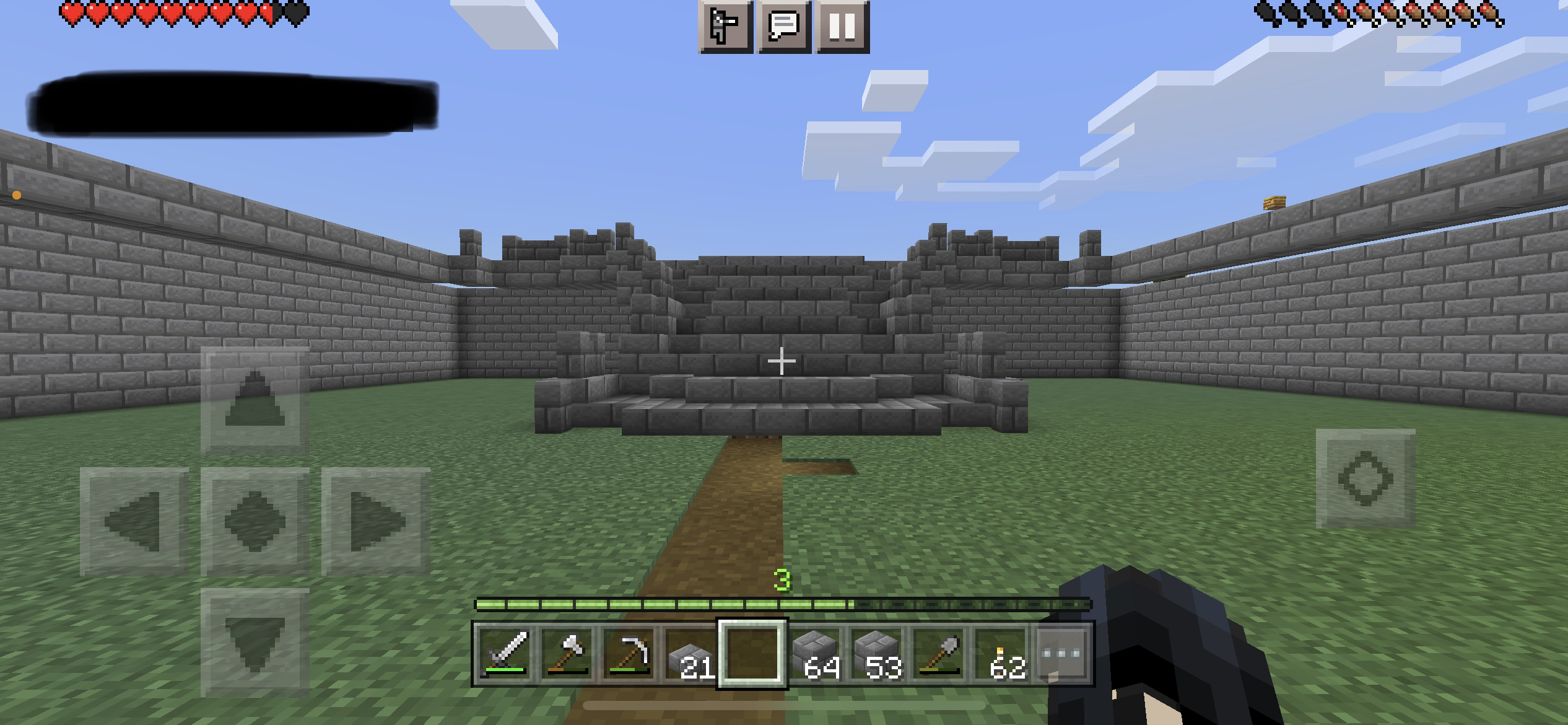Tap the strafe left arrow
Image resolution: width=1568 pixels, height=725 pixels.
coord(134,521)
